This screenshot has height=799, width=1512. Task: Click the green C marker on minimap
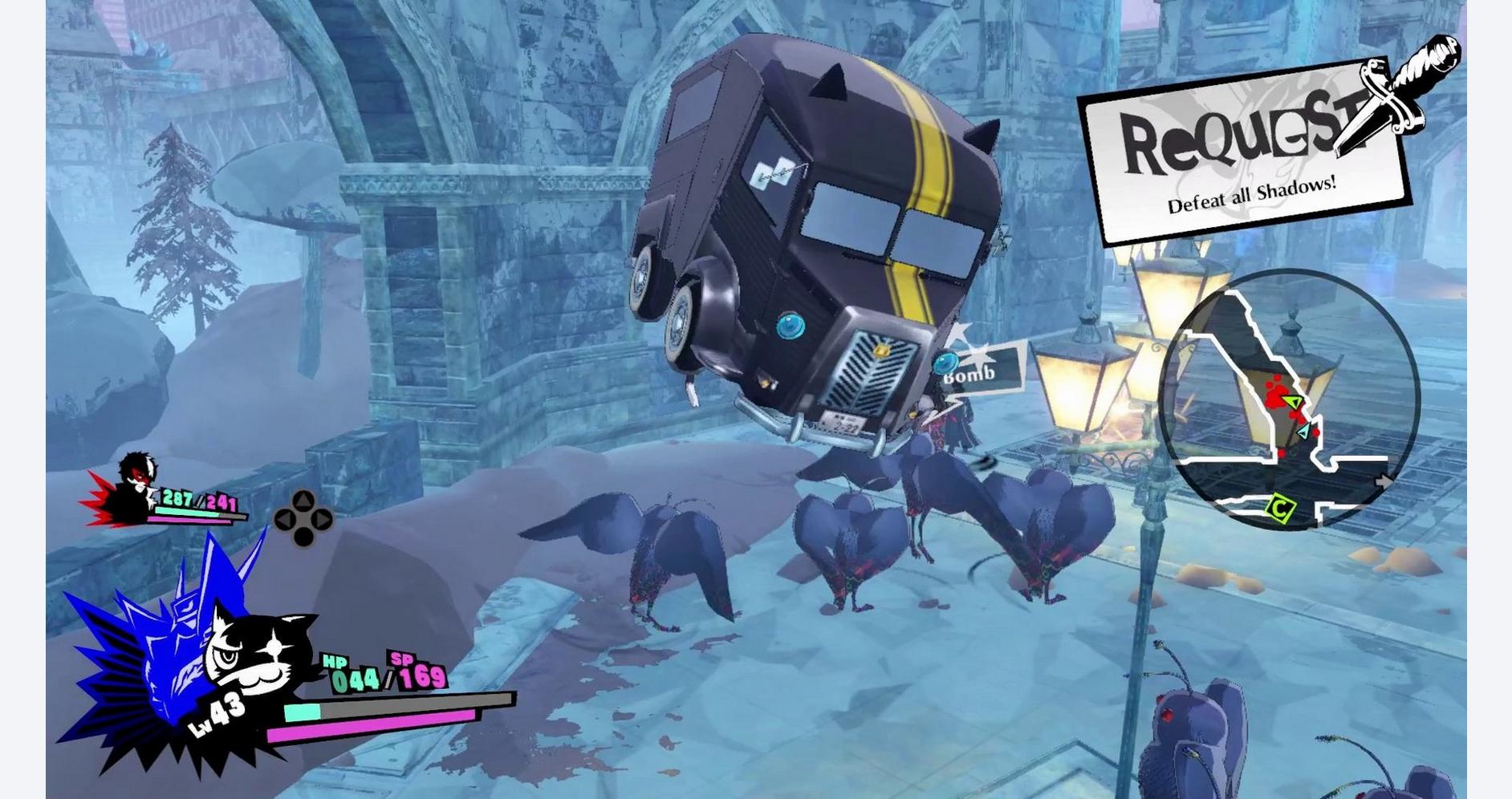1278,508
